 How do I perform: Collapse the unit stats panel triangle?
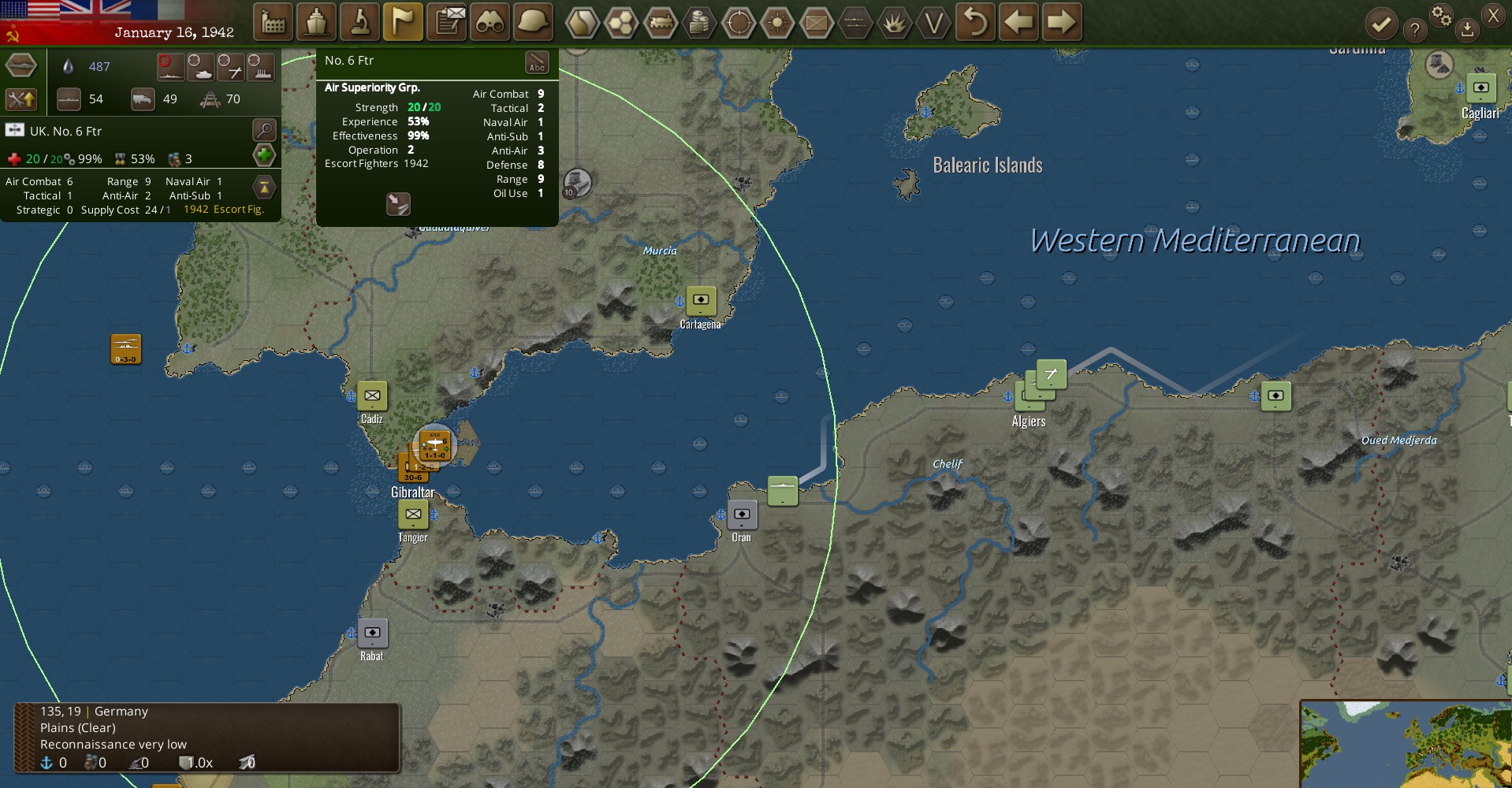pos(264,187)
